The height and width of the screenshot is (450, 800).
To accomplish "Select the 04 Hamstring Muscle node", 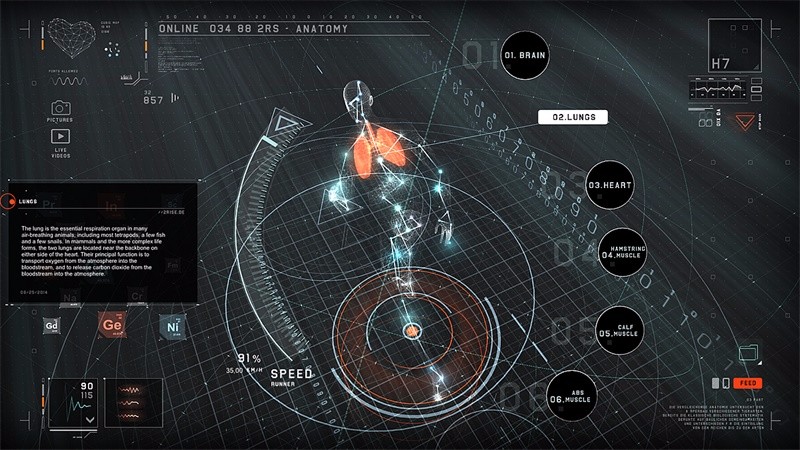I will (x=623, y=253).
